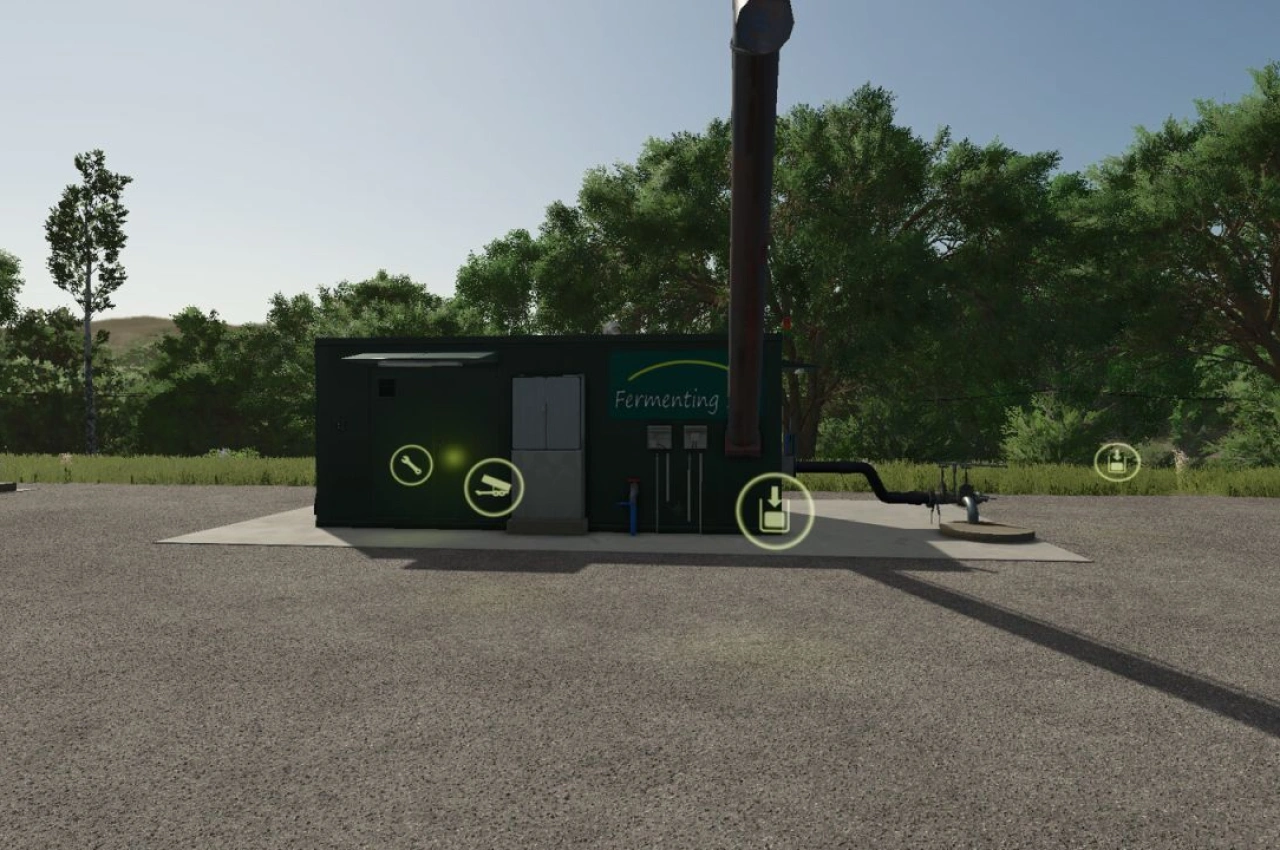Image resolution: width=1280 pixels, height=850 pixels.
Task: Click the unloading point icon near the chimney
Action: (x=775, y=510)
